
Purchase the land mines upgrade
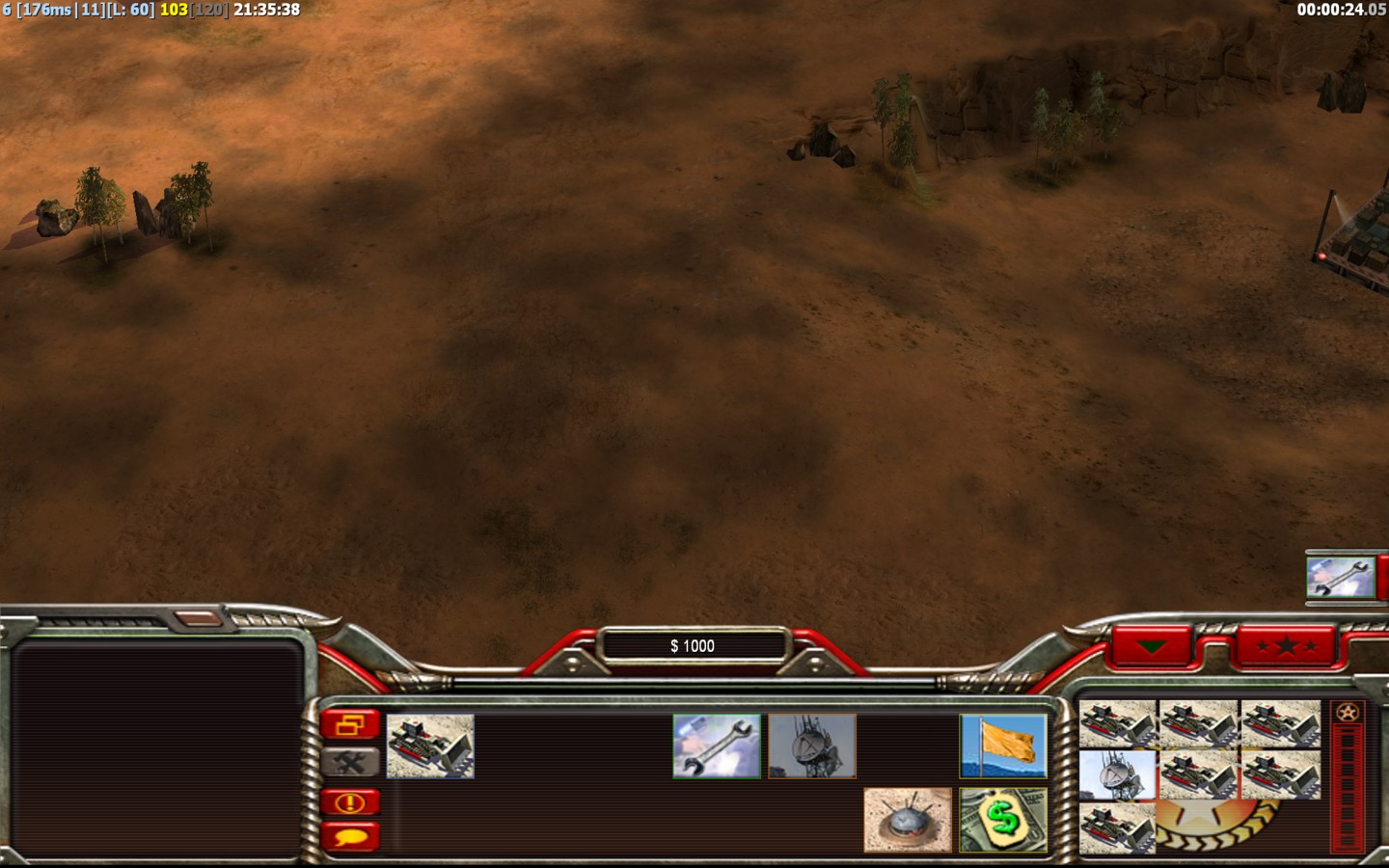point(908,820)
